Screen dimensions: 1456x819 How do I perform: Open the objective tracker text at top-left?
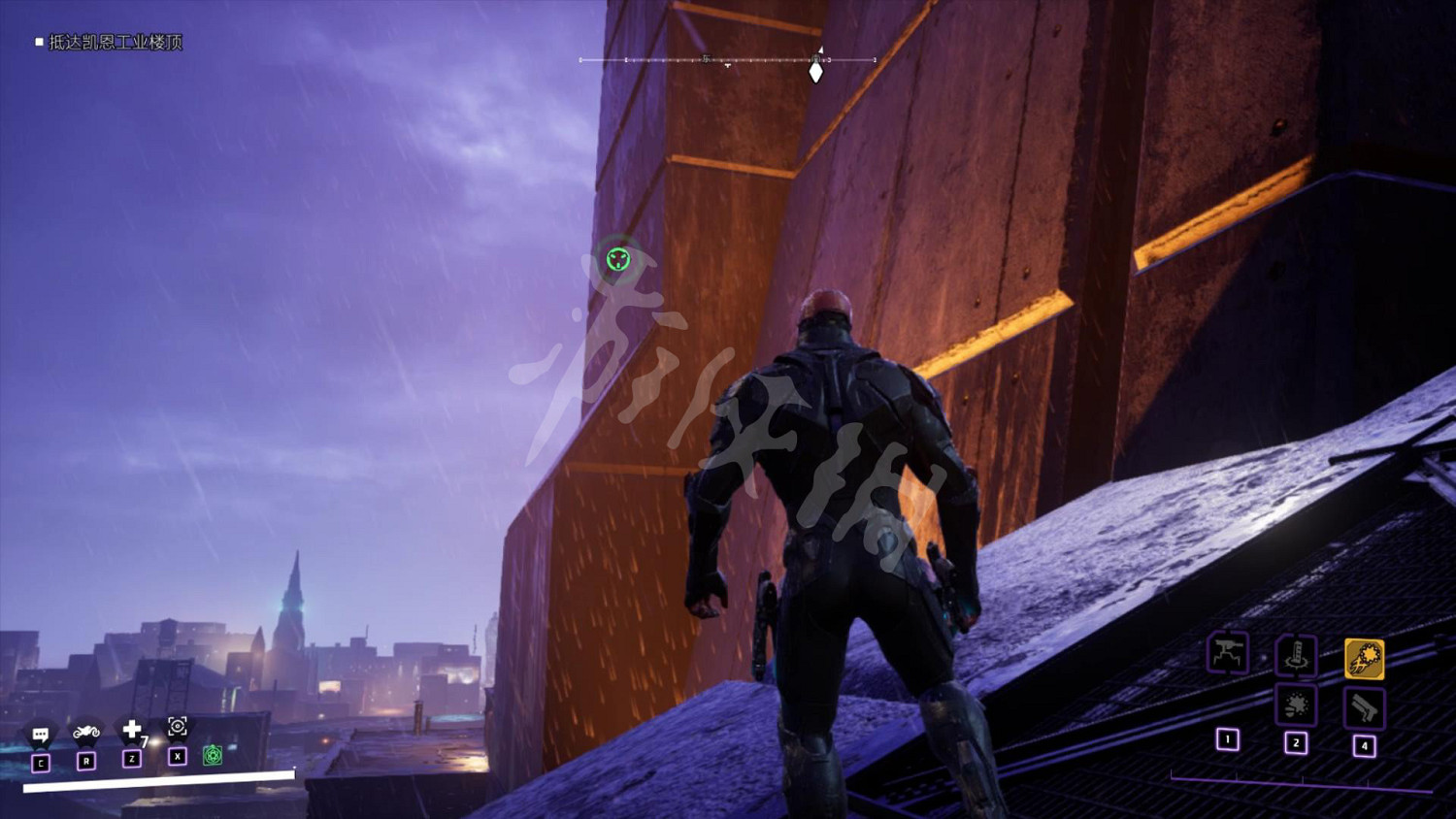tap(115, 42)
